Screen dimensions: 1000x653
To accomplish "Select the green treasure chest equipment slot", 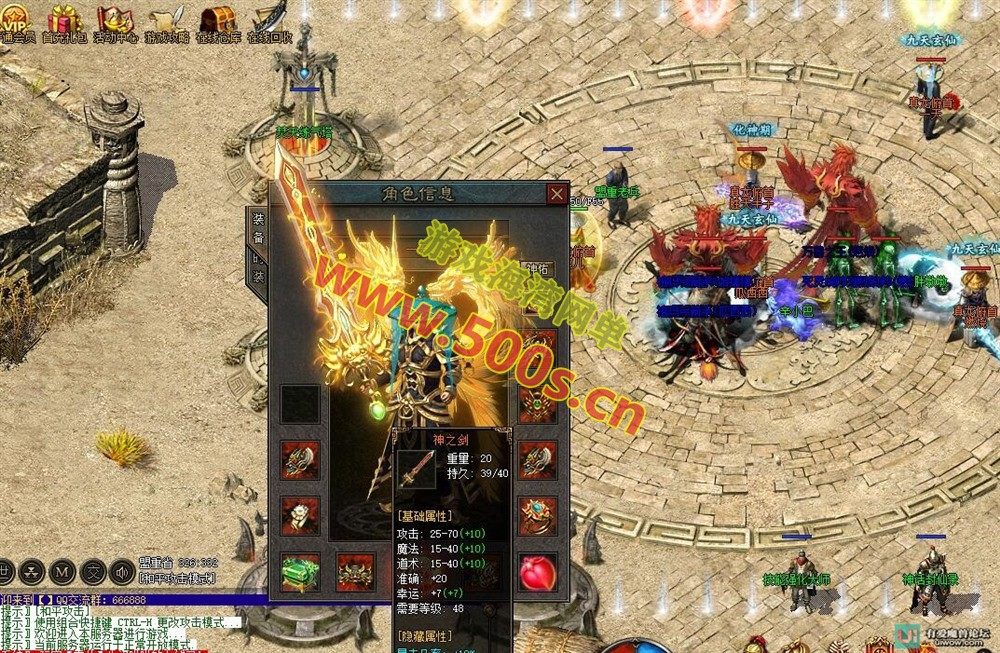I will [300, 571].
